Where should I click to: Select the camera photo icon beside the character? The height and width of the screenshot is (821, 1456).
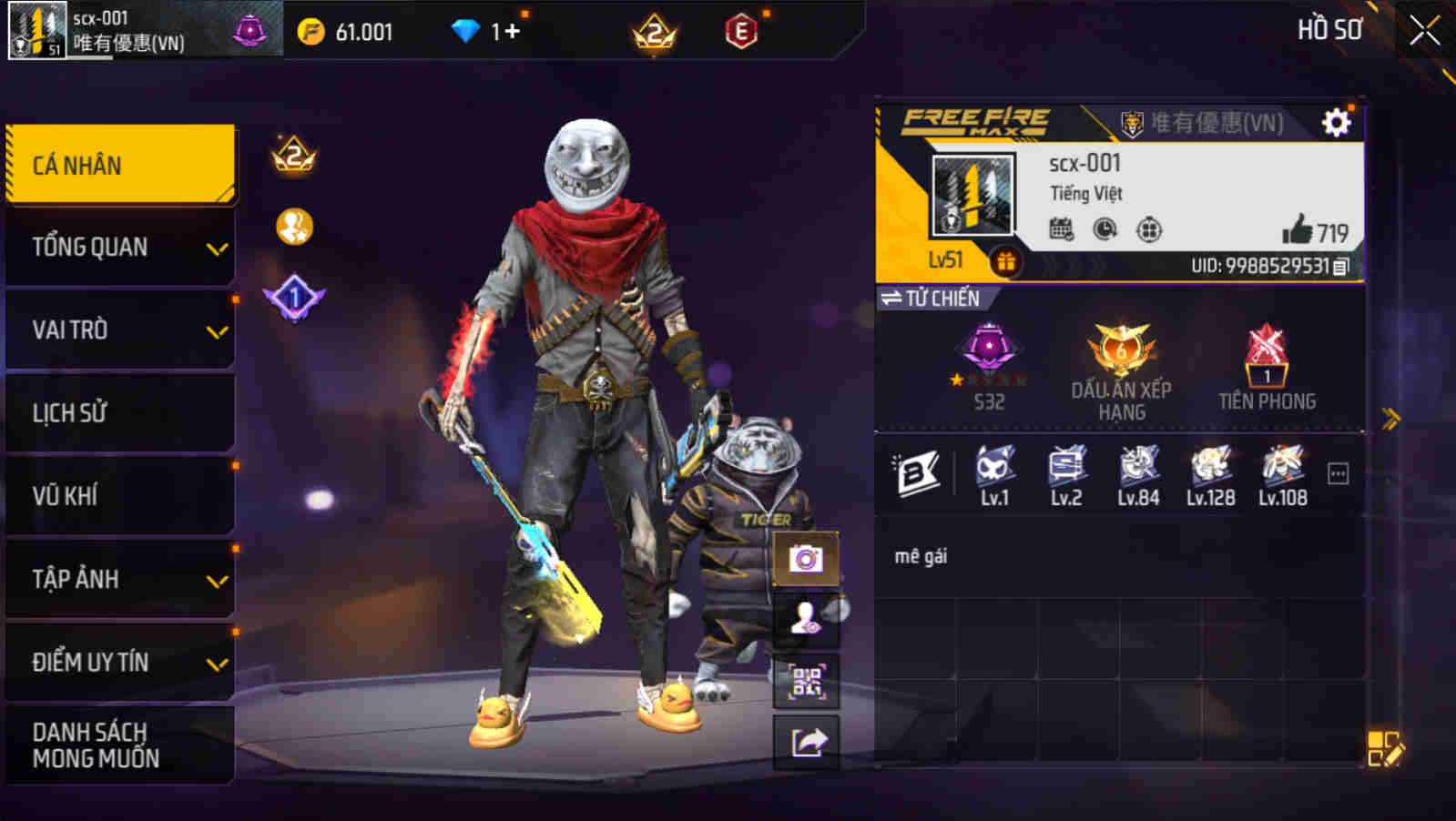pos(807,559)
